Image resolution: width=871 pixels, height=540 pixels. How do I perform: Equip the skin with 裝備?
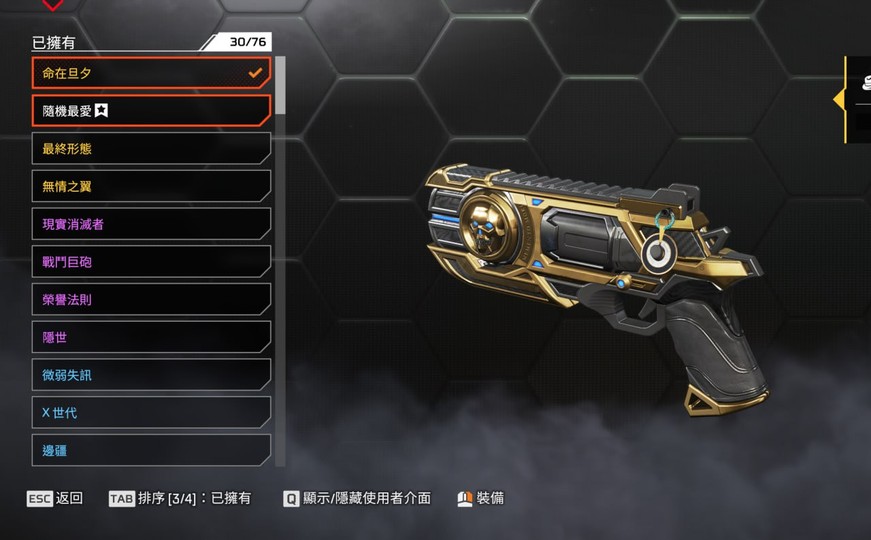coord(481,498)
